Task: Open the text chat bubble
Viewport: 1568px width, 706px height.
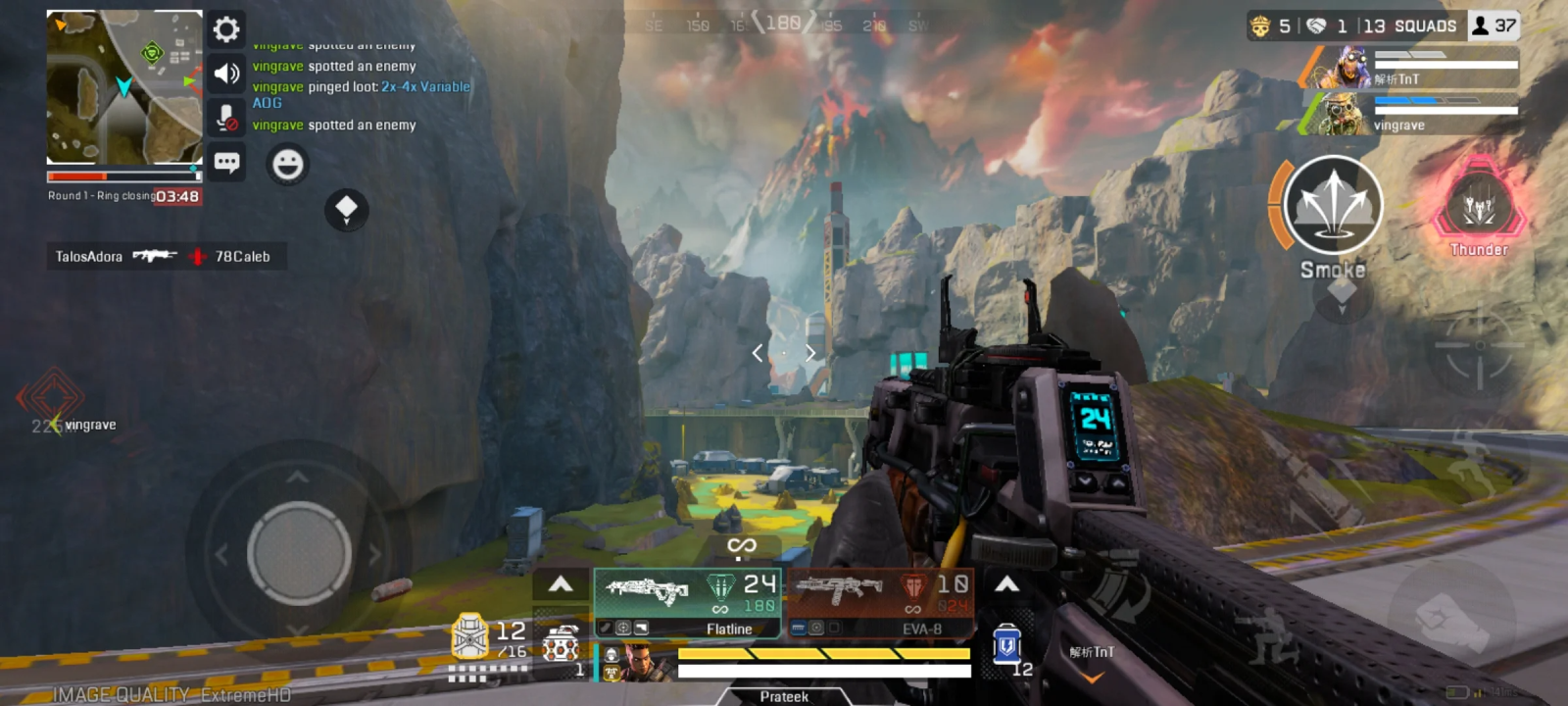Action: 226,162
